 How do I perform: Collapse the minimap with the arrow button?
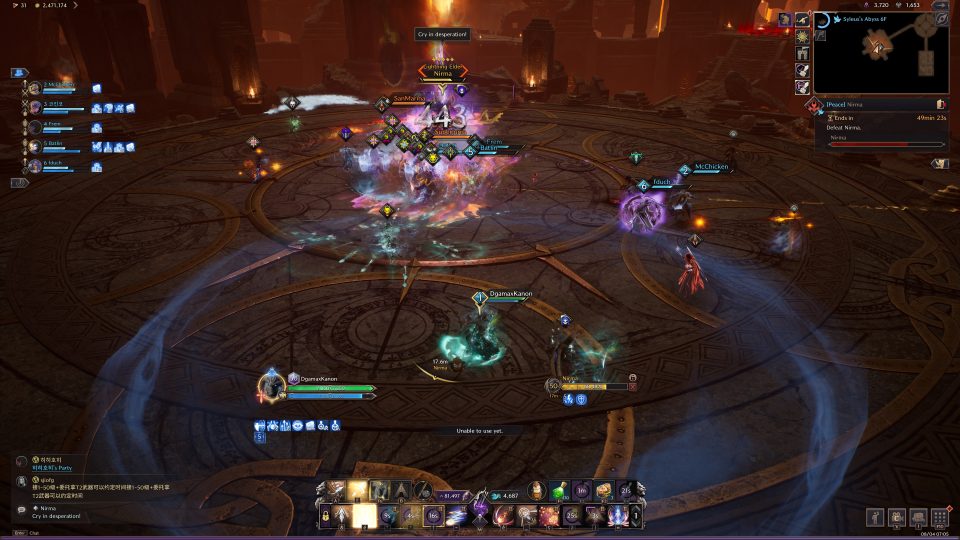[940, 5]
